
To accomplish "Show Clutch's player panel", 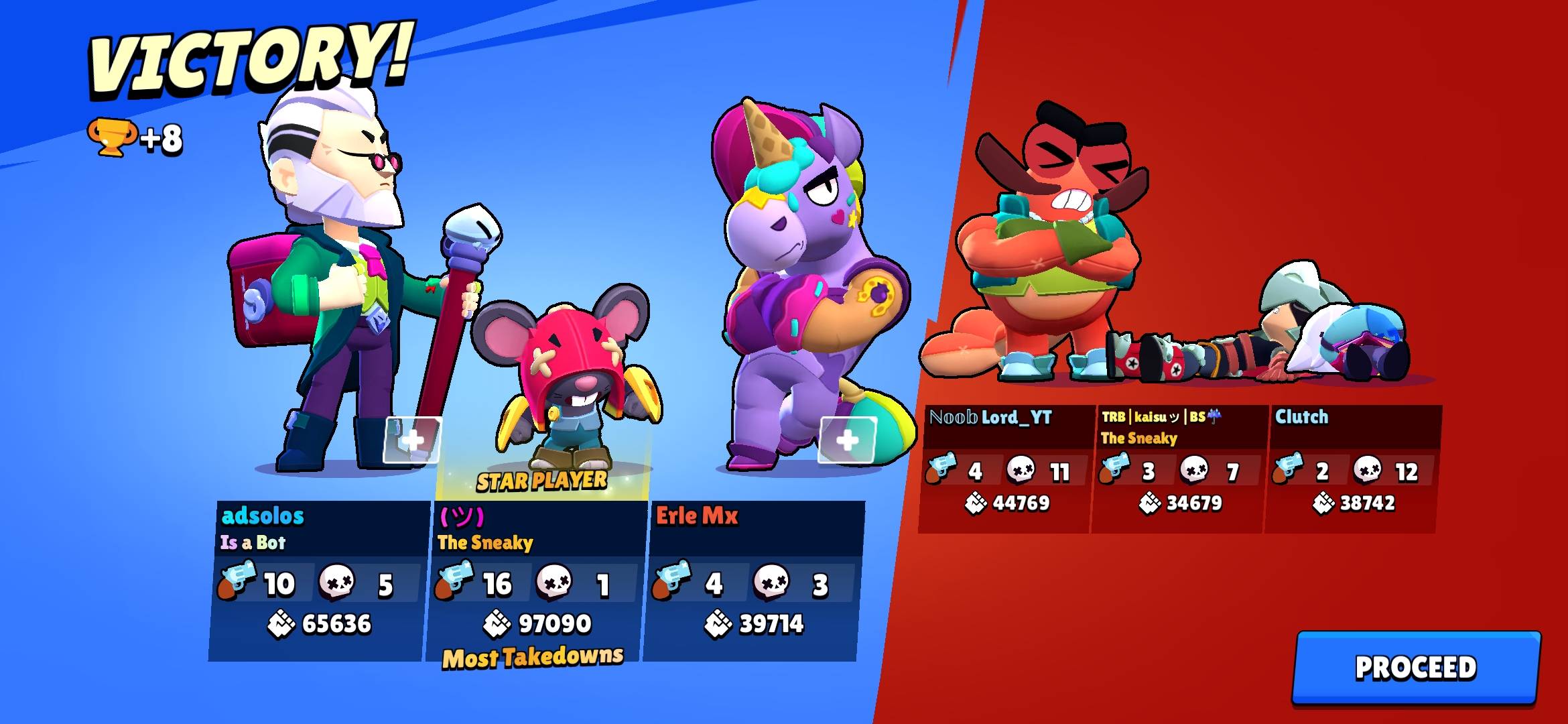I will pyautogui.click(x=1352, y=468).
